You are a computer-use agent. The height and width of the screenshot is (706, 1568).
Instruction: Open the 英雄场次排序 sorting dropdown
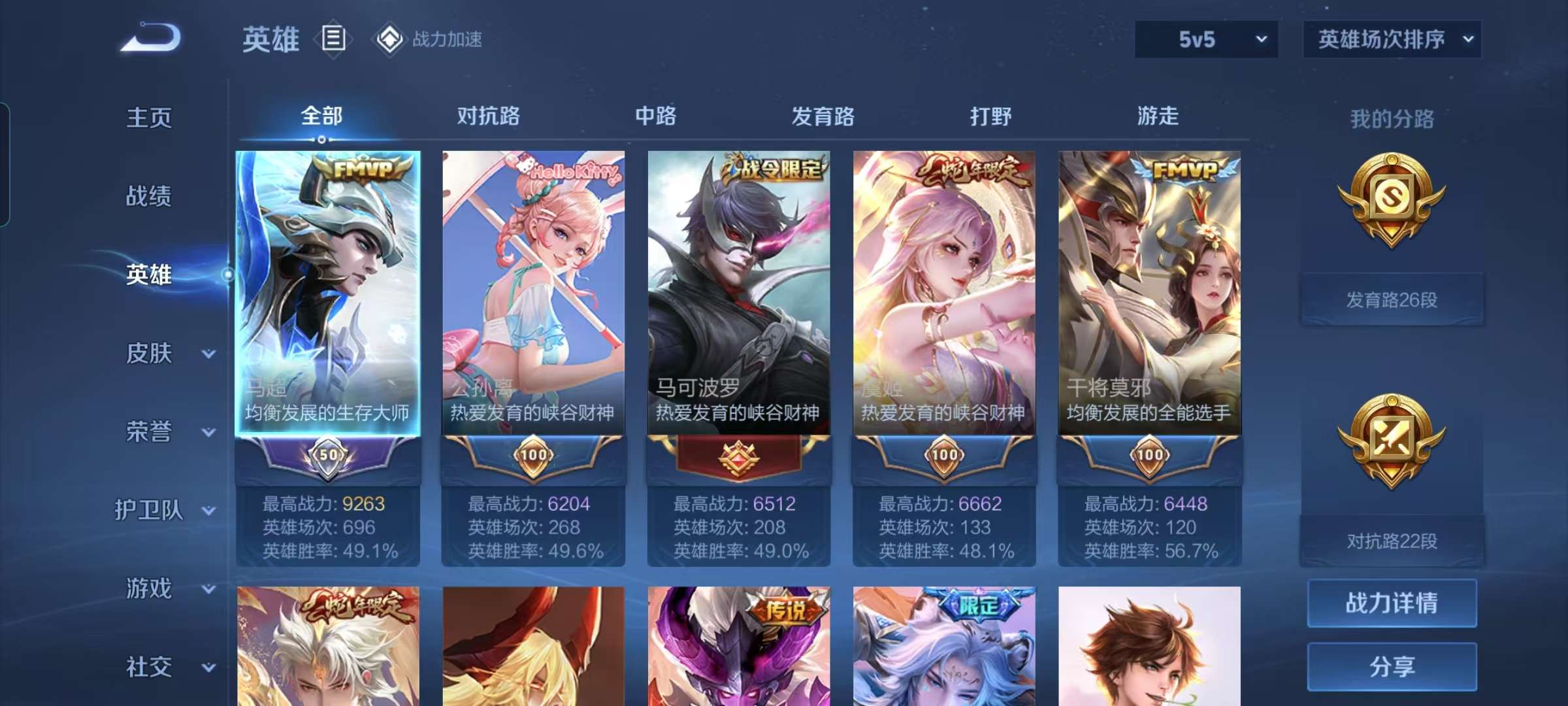coord(1392,39)
